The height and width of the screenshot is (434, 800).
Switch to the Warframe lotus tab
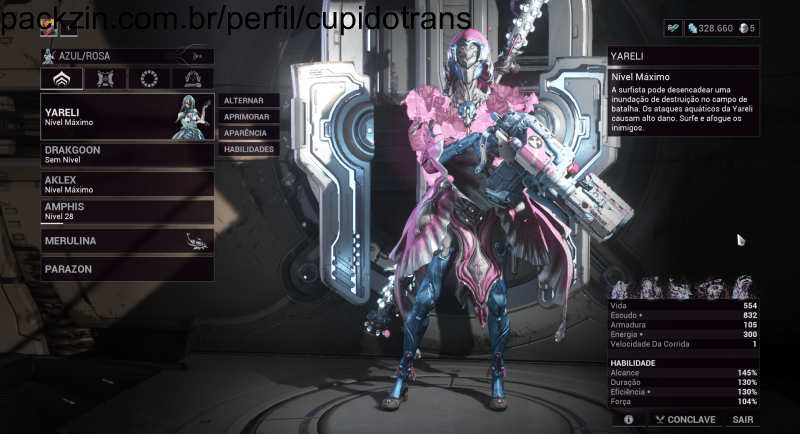point(61,79)
